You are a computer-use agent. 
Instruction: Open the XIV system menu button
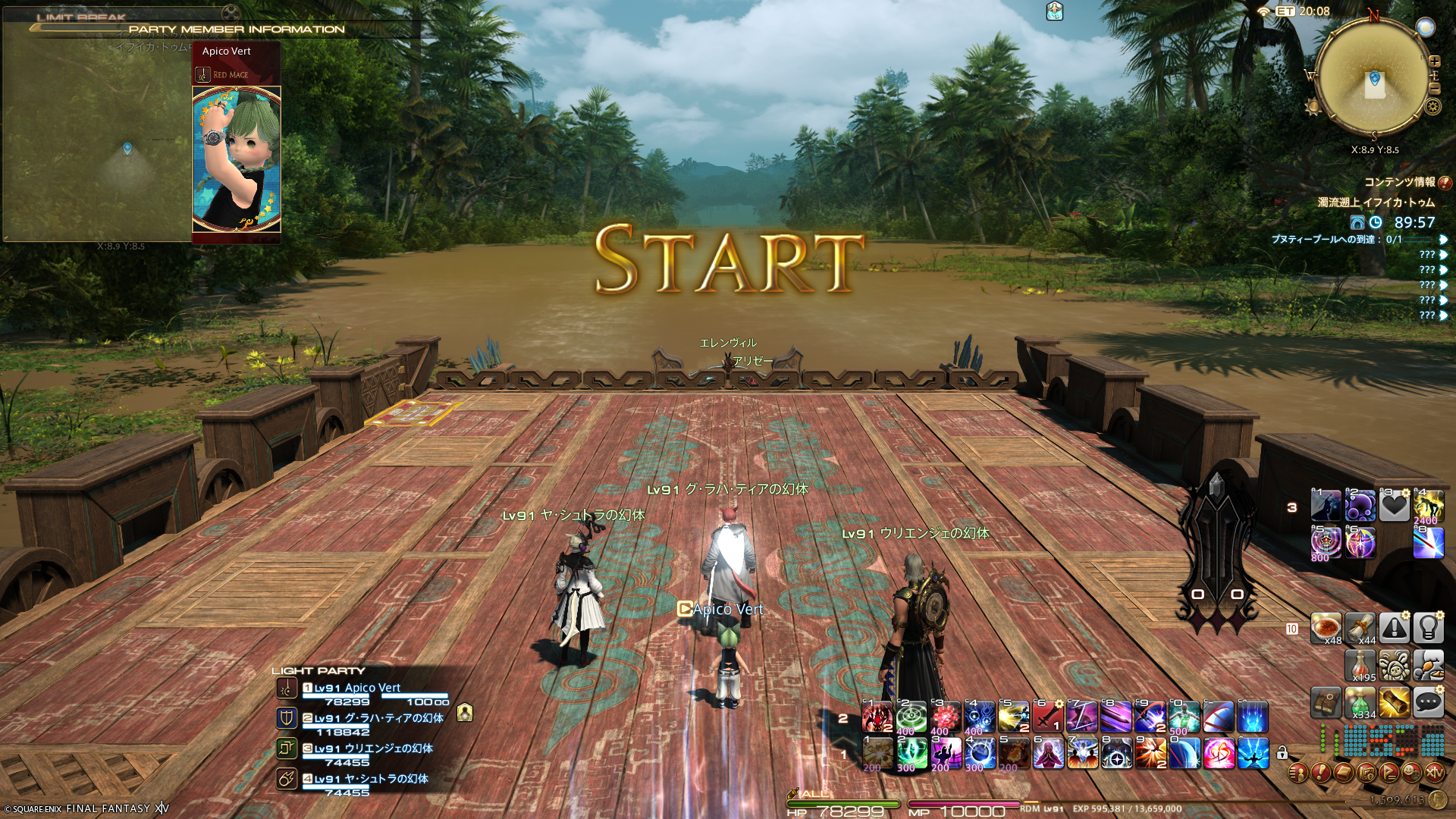tap(1434, 773)
